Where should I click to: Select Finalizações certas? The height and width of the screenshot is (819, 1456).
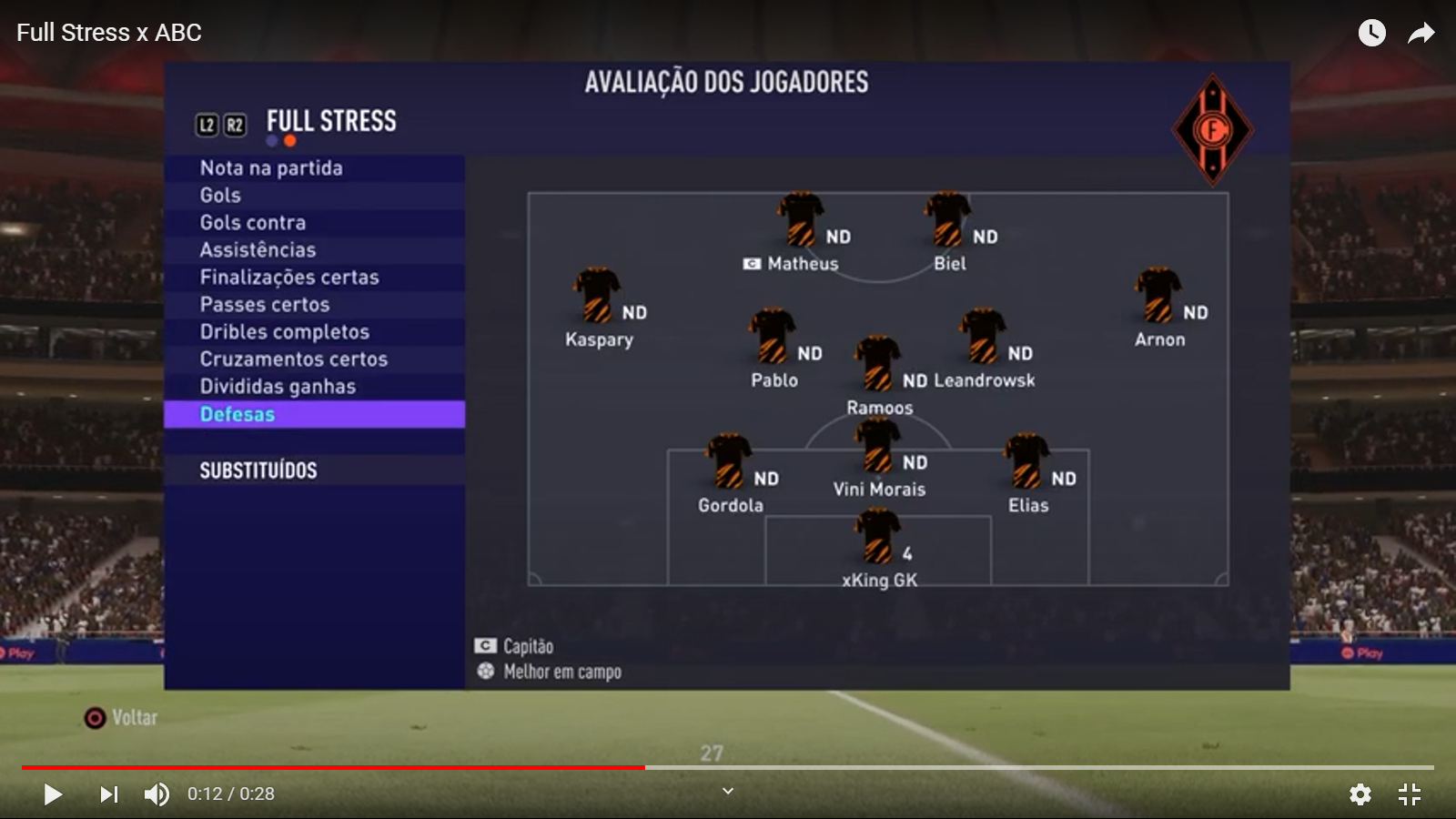[x=289, y=278]
